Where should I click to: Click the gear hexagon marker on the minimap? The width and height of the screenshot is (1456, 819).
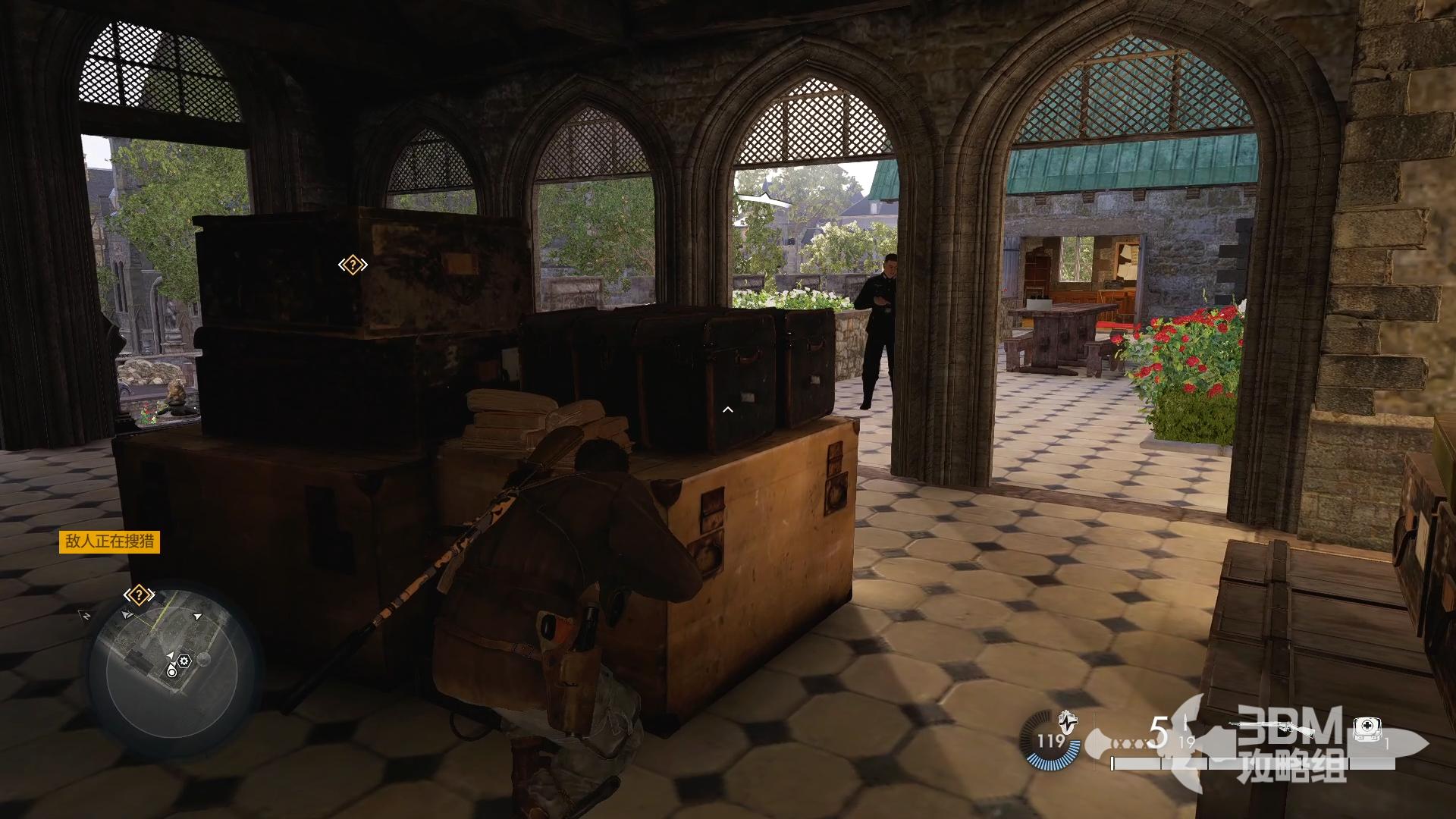tap(184, 661)
